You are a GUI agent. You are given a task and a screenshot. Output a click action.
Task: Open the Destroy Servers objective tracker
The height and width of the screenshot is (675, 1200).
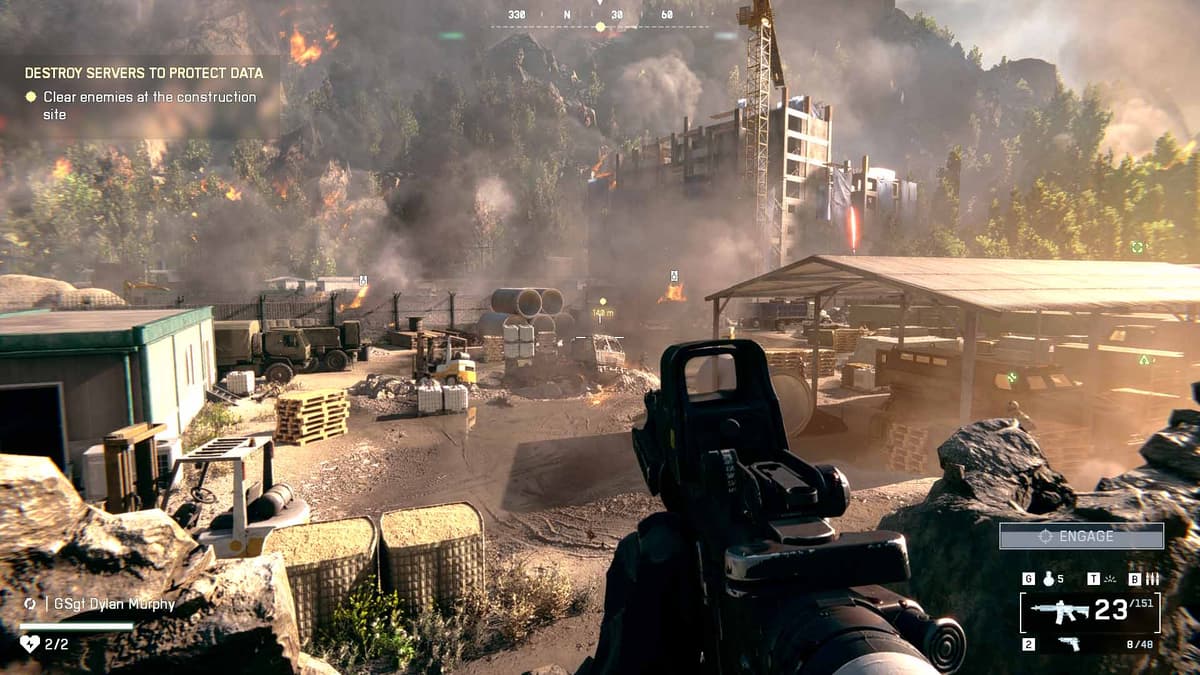coord(143,73)
